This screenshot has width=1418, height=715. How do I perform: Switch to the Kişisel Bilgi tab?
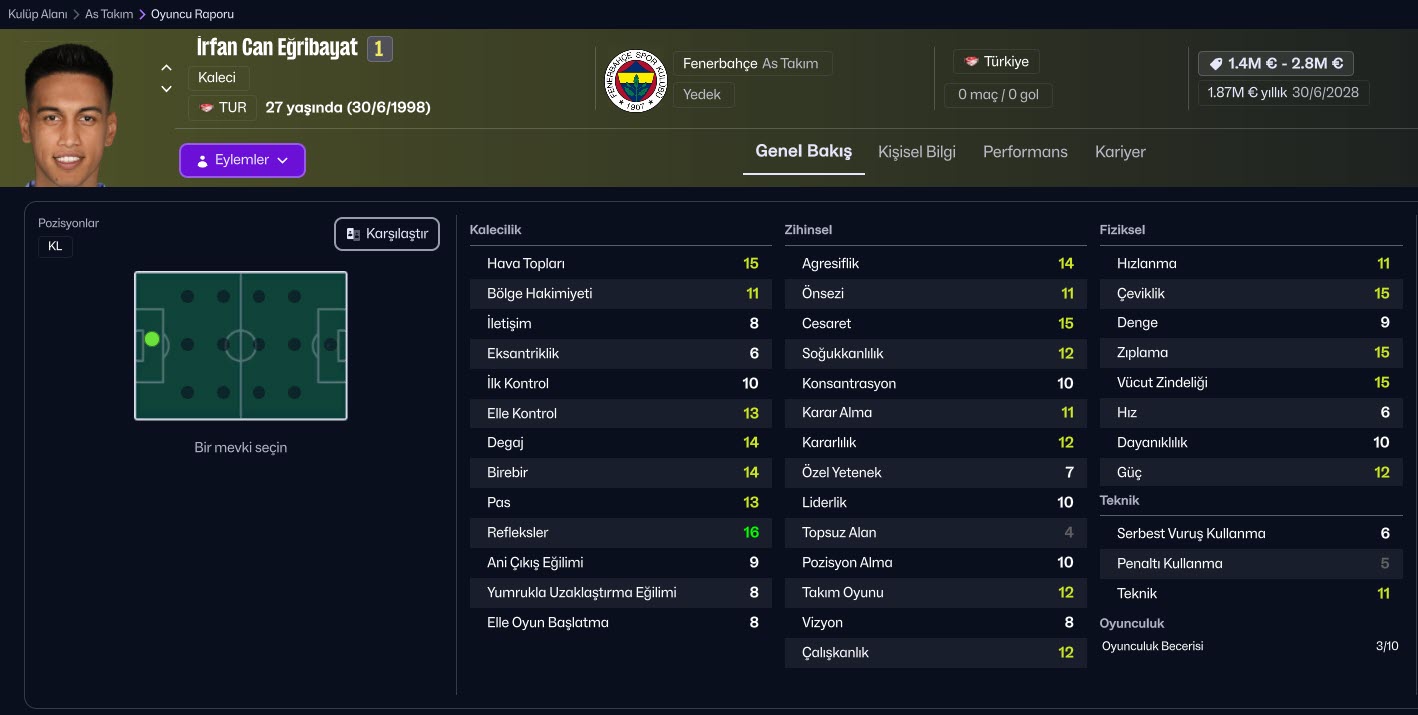916,152
